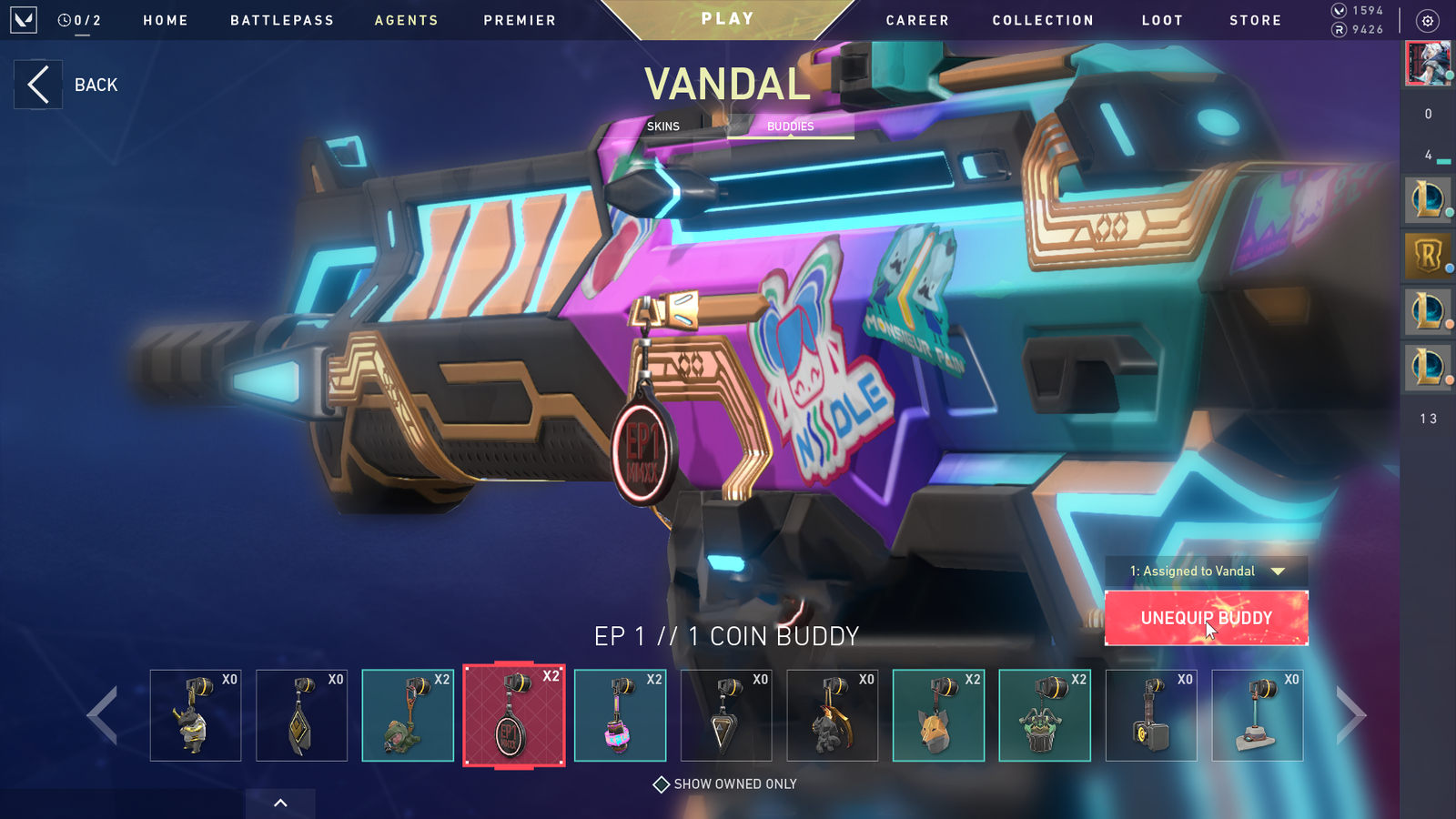Collapse the buddy carousel with the chevron
Screen dimensions: 1456x819
pos(280,804)
